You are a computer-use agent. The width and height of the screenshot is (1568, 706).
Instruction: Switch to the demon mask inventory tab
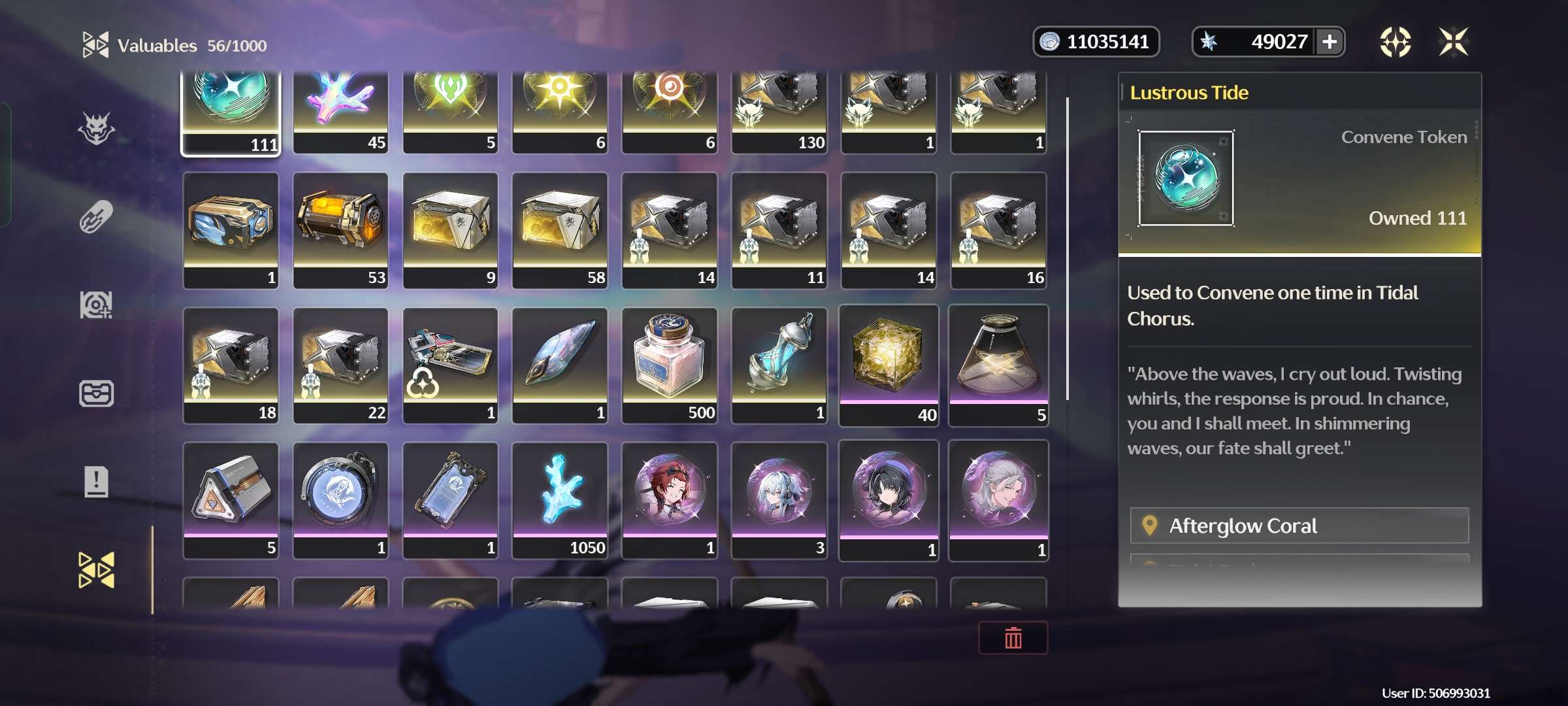96,128
